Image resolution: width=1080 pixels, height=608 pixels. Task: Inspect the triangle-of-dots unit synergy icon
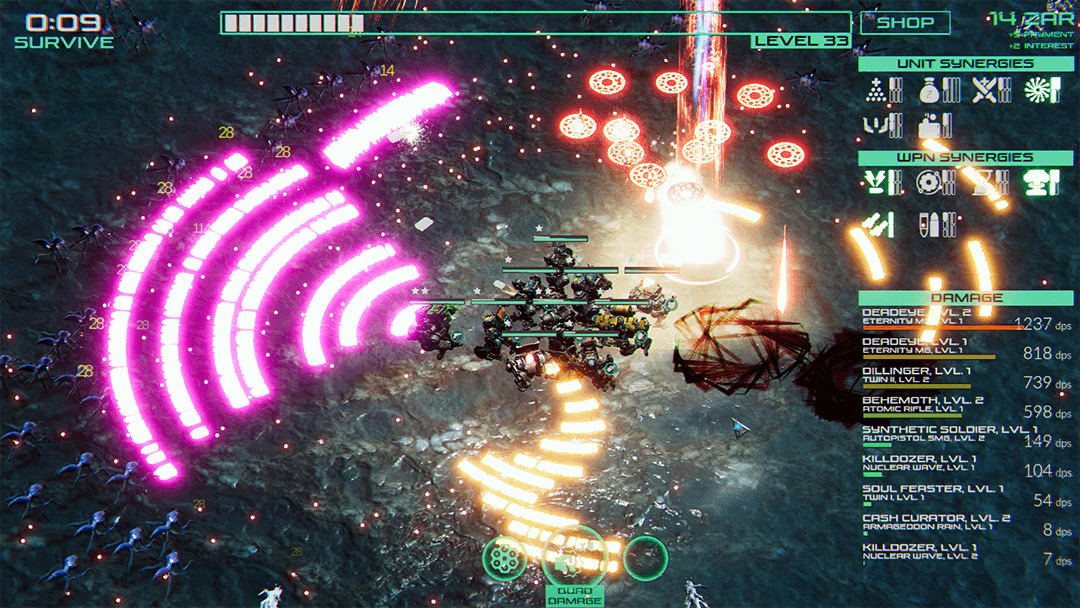878,91
